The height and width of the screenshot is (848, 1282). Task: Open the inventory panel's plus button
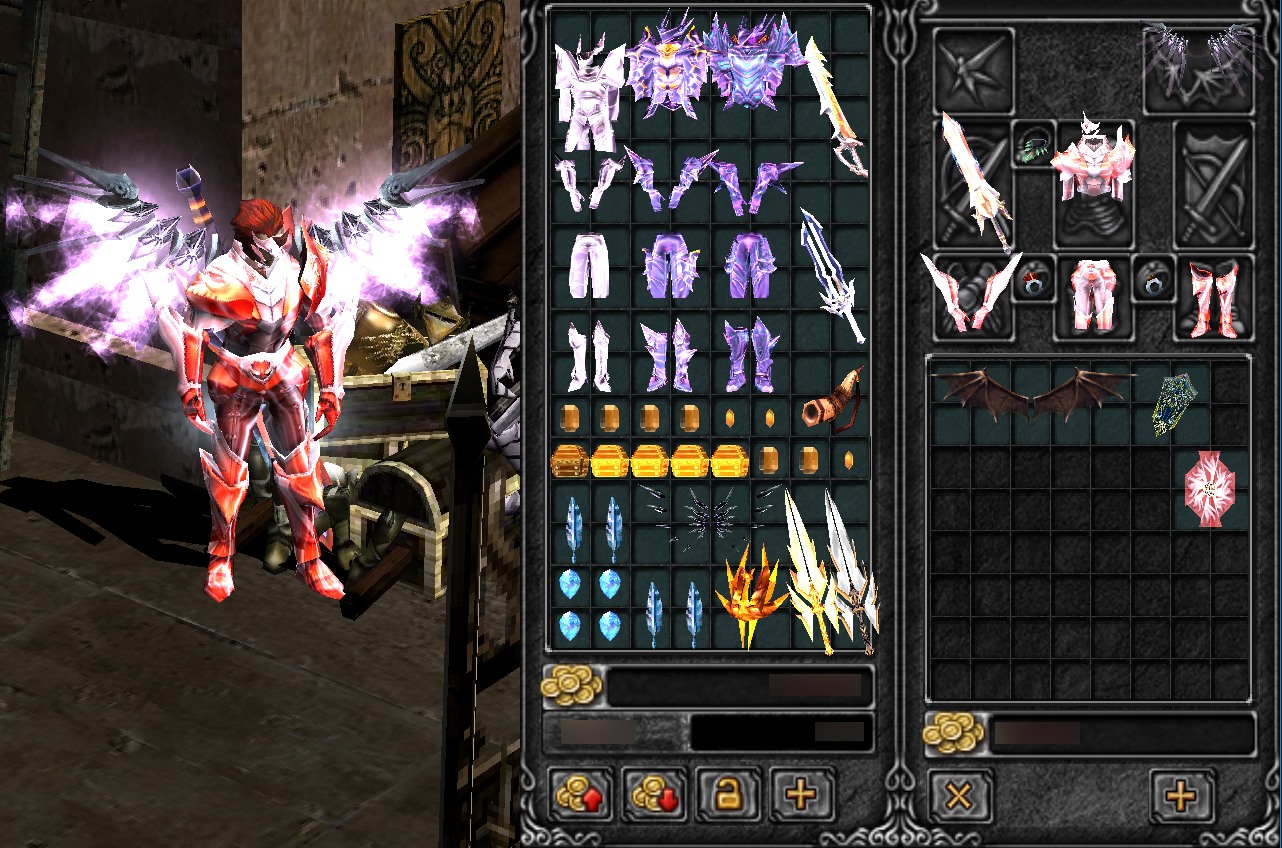pos(1182,797)
